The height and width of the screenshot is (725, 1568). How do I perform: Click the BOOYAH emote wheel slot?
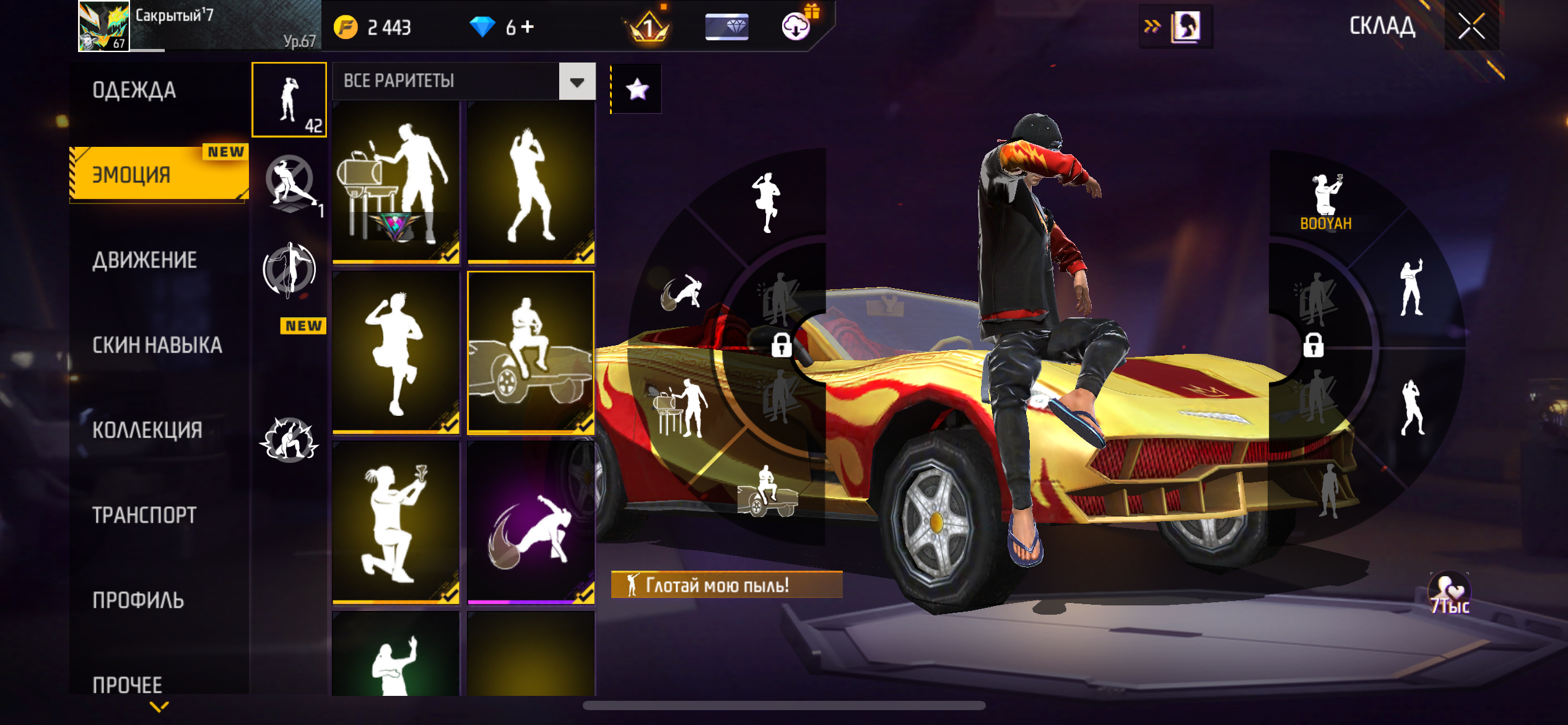pyautogui.click(x=1325, y=201)
